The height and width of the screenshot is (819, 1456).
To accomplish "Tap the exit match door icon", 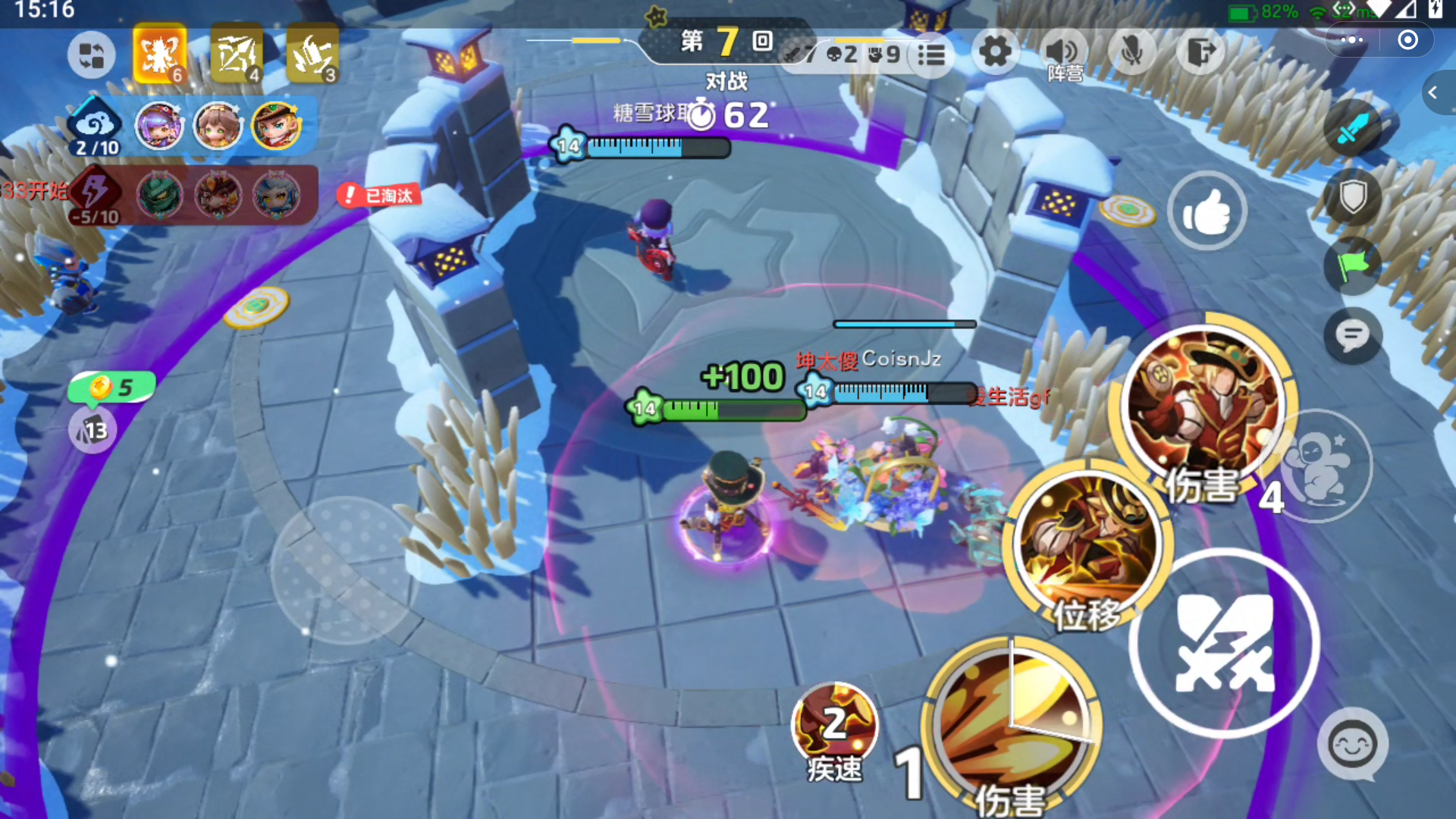I will tap(1200, 52).
